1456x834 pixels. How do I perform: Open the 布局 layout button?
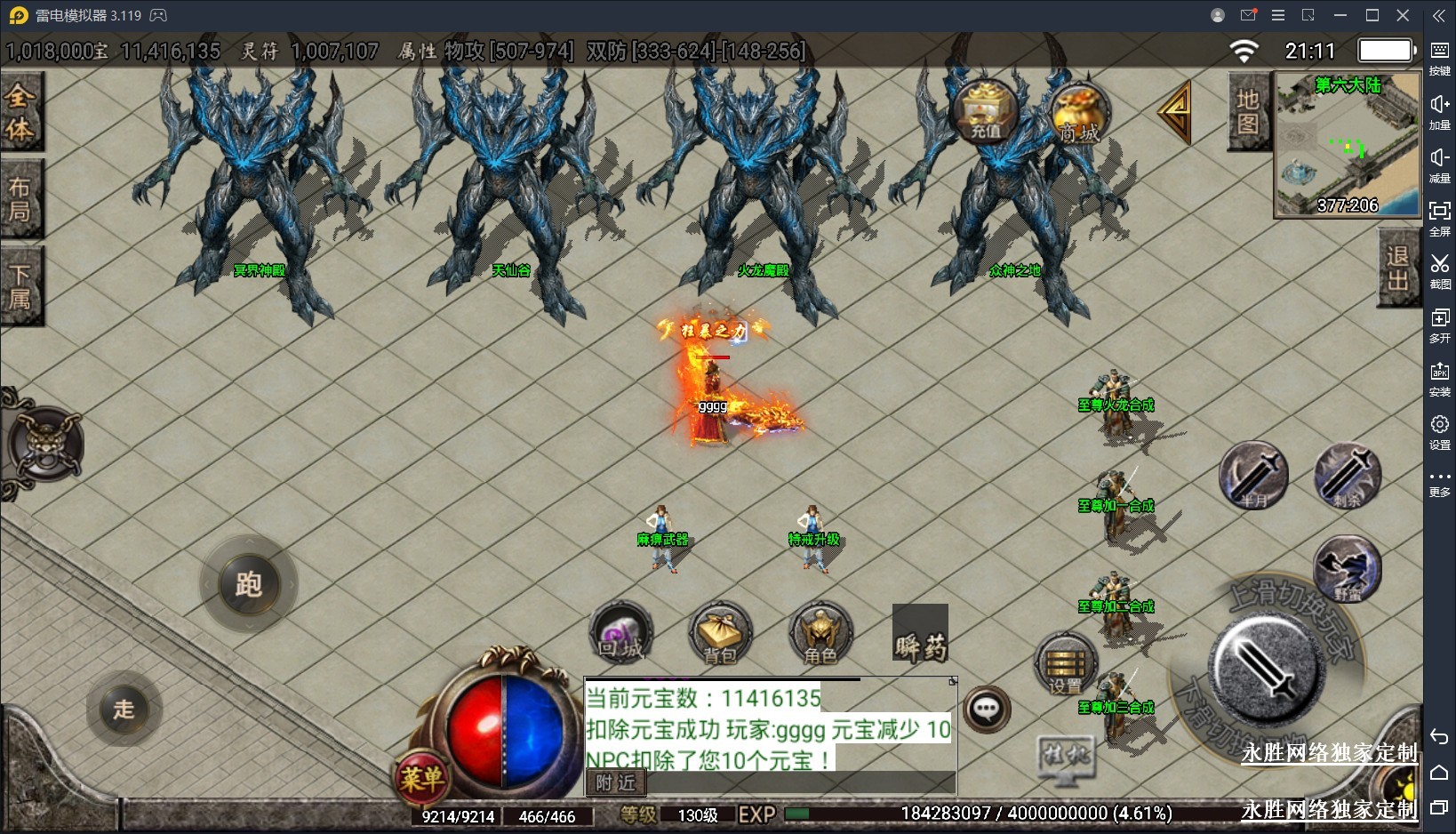[x=20, y=198]
